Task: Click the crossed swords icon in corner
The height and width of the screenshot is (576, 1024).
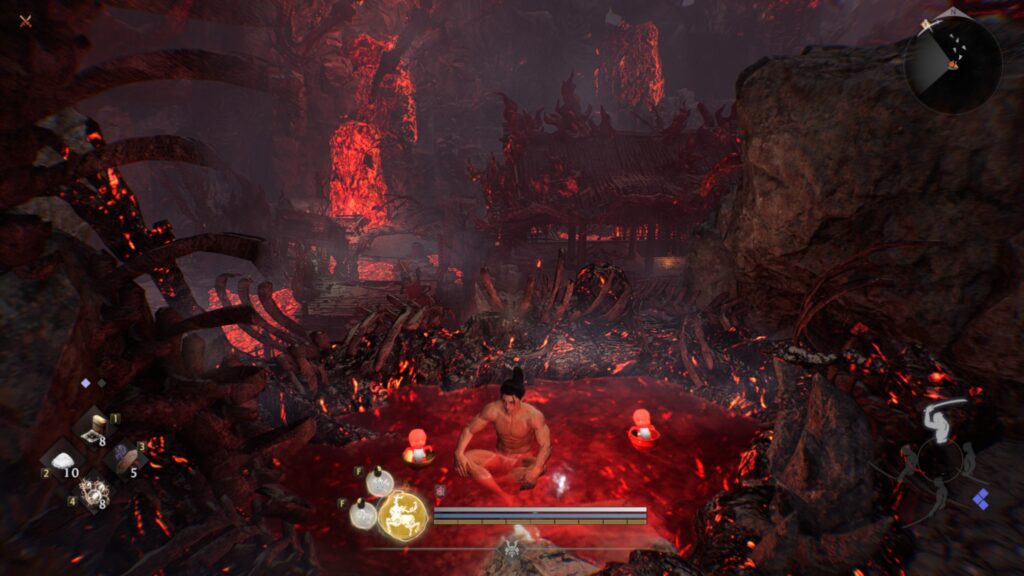Action: 25,20
